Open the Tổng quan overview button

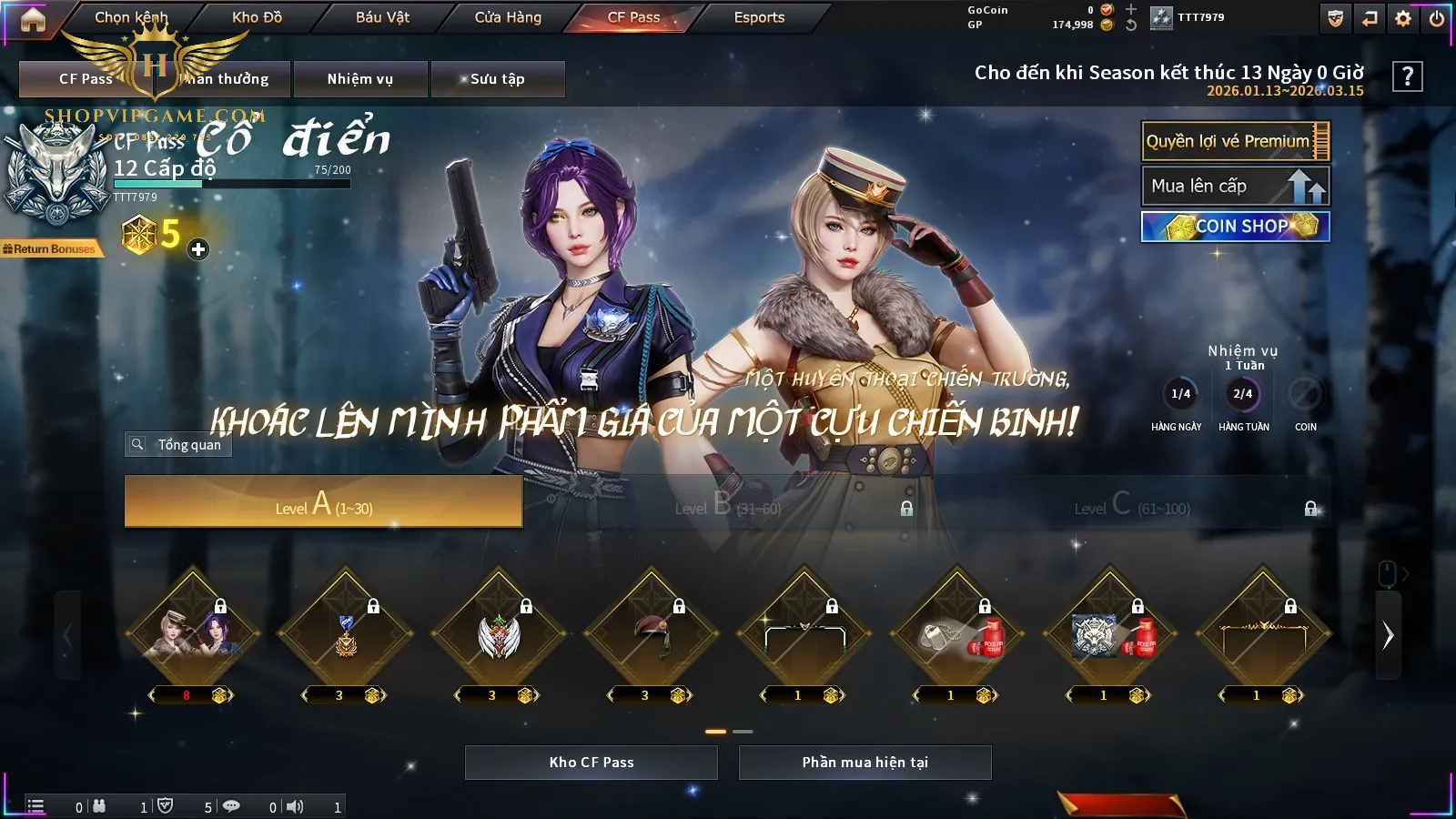click(179, 444)
